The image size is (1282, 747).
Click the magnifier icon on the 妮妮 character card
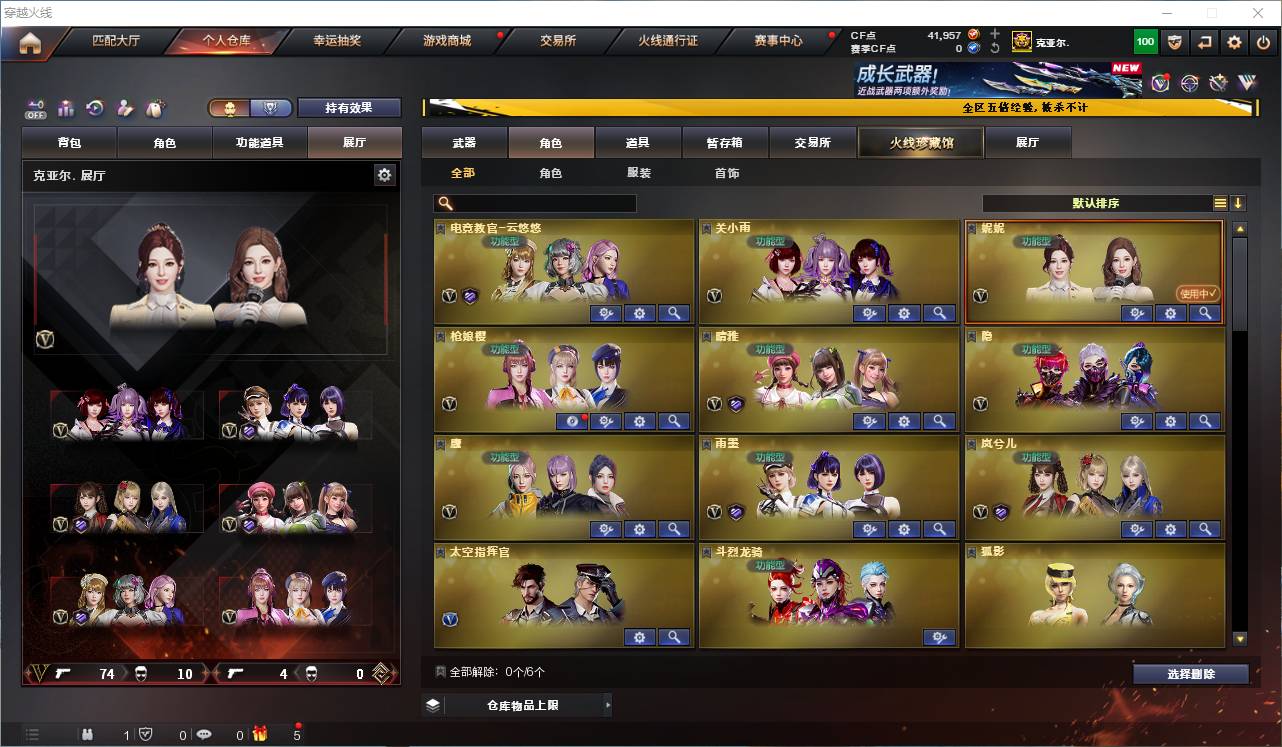point(1204,313)
